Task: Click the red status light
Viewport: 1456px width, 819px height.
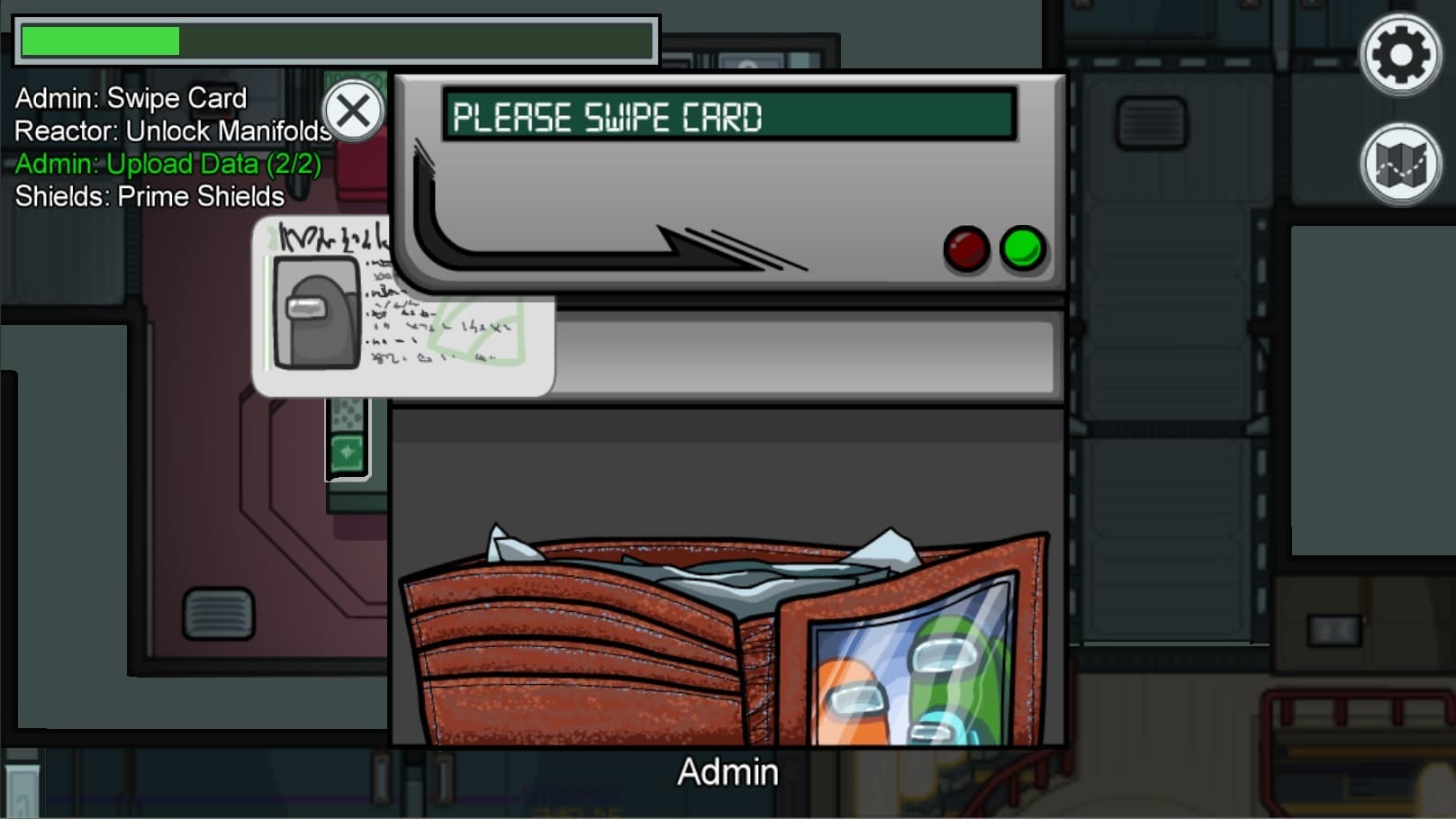Action: 966,249
